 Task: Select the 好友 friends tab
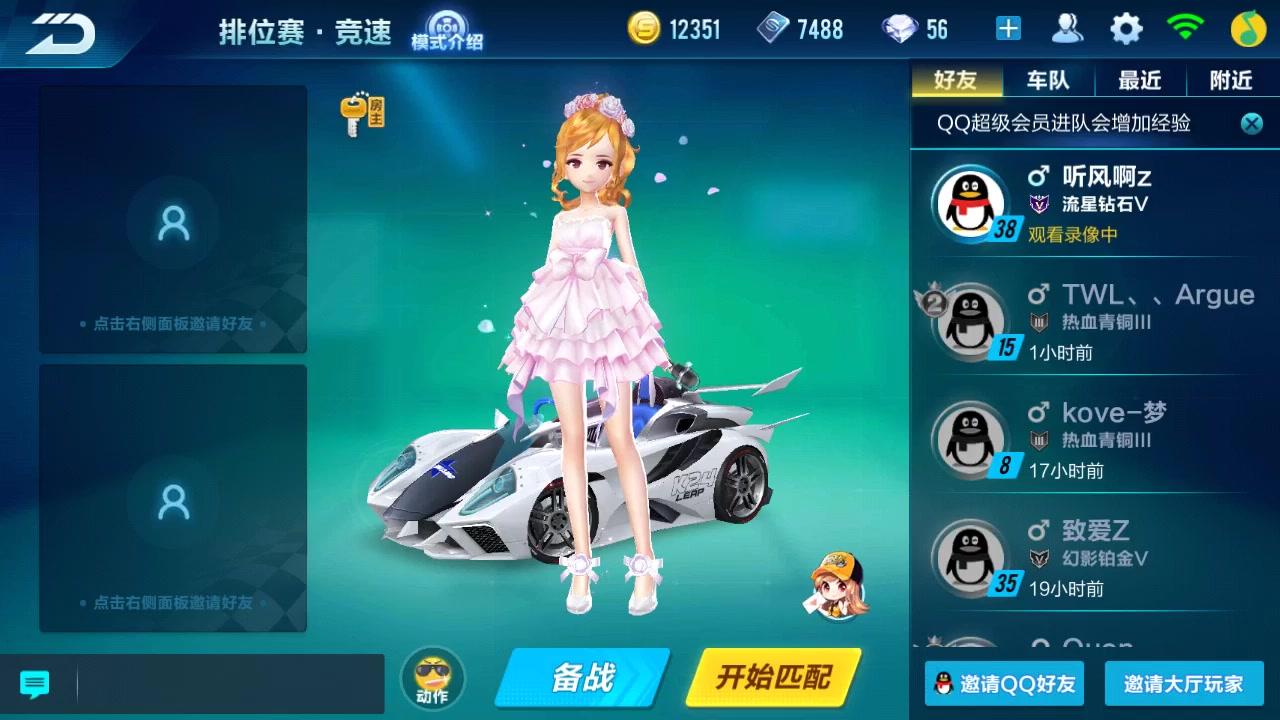[956, 80]
